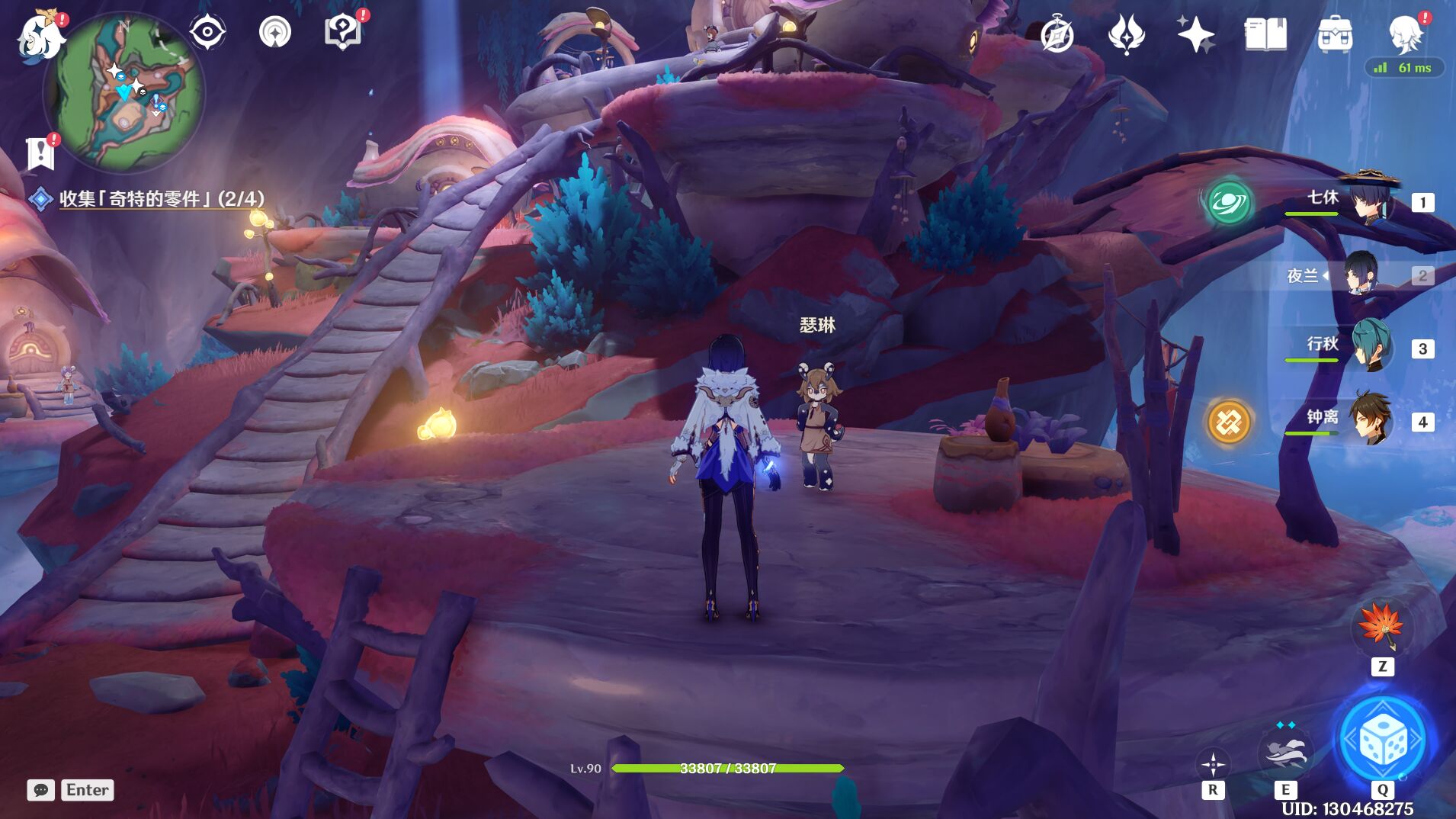Open the Paimon menu icon

click(40, 36)
